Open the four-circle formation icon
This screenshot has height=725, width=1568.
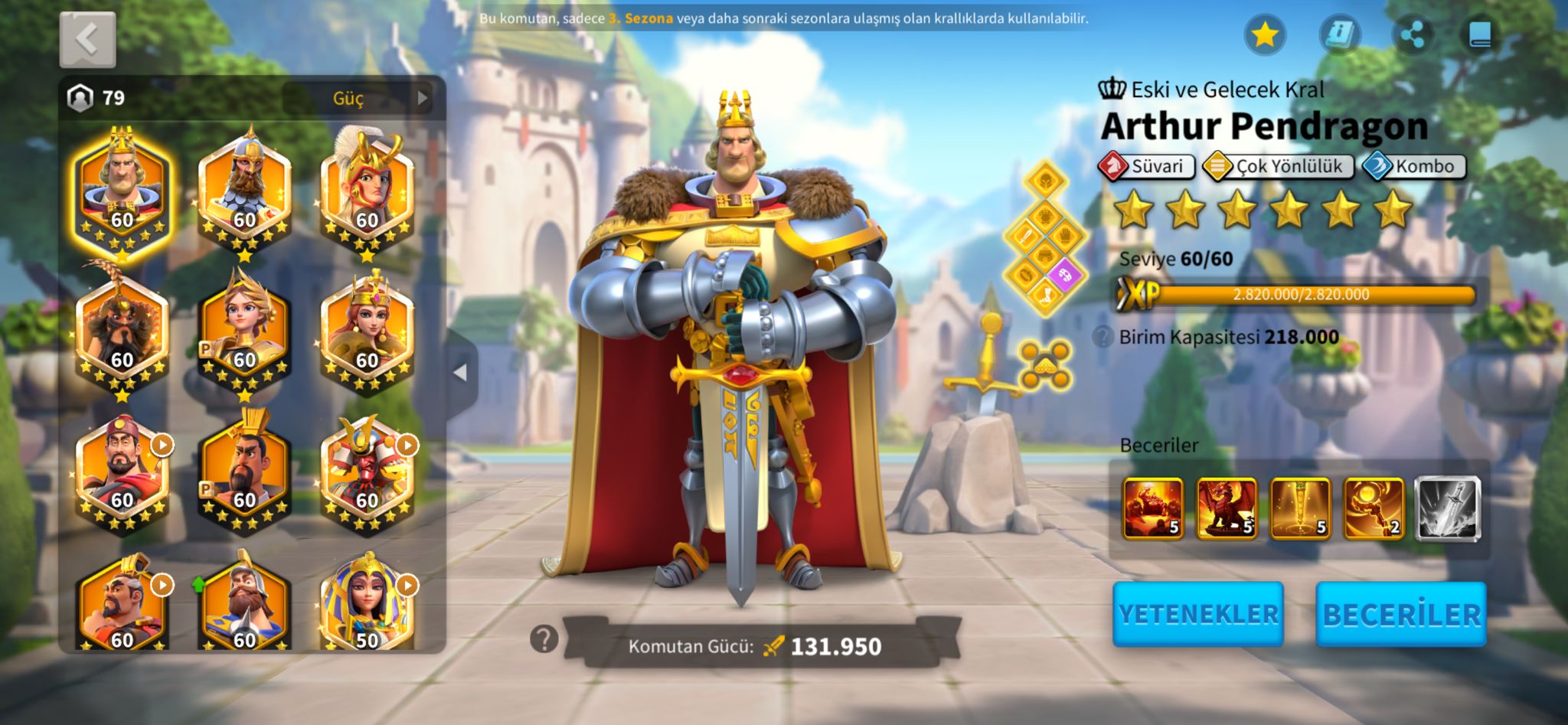tap(1044, 364)
